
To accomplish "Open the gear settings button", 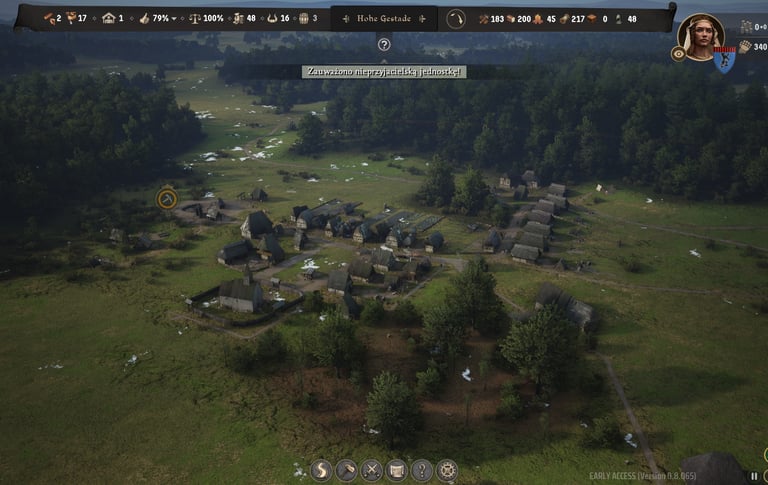I will (447, 470).
